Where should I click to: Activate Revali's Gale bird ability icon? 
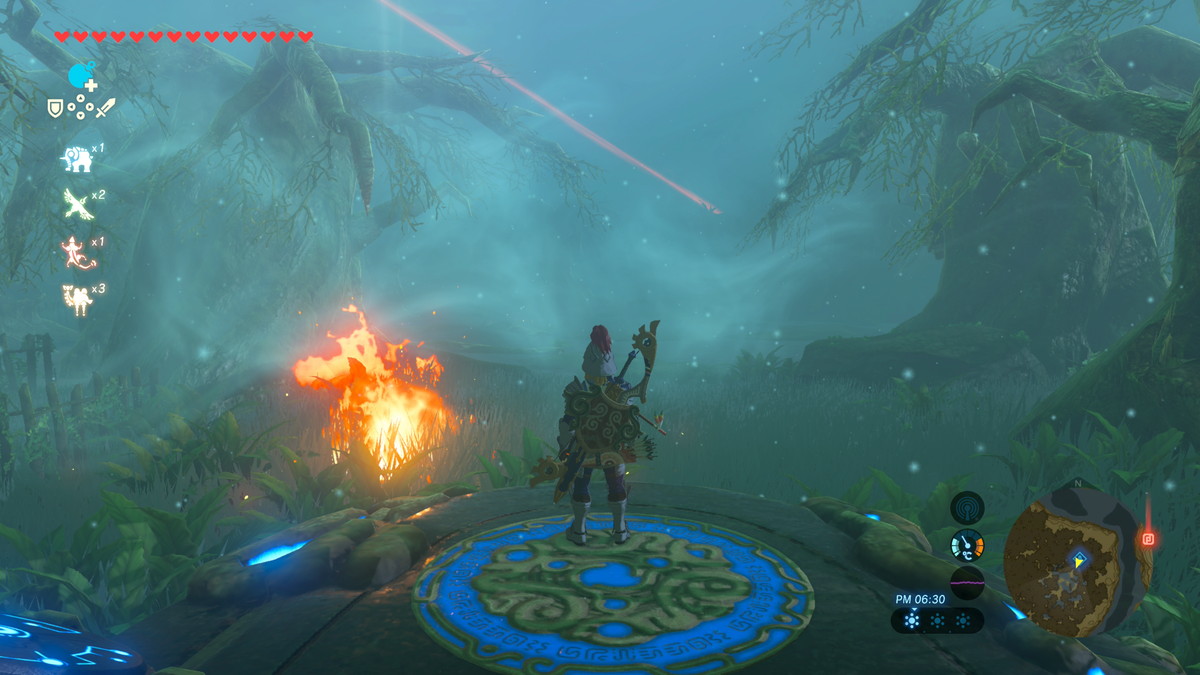tap(77, 203)
